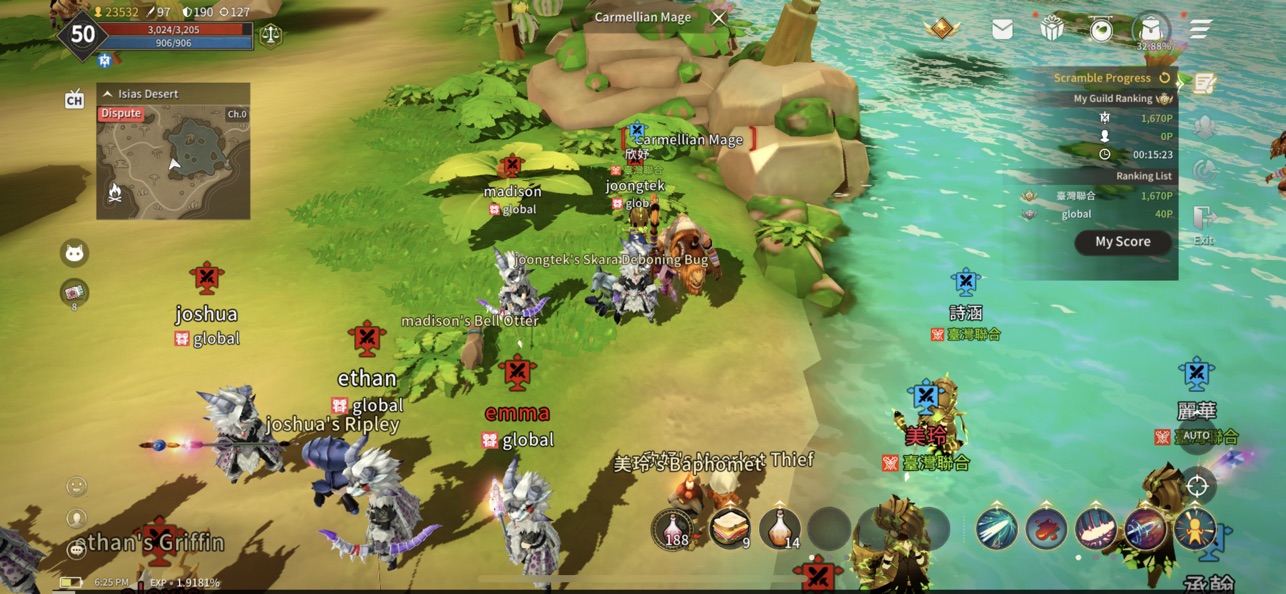The image size is (1286, 594).
Task: Open the quest note icon
Action: (1204, 84)
